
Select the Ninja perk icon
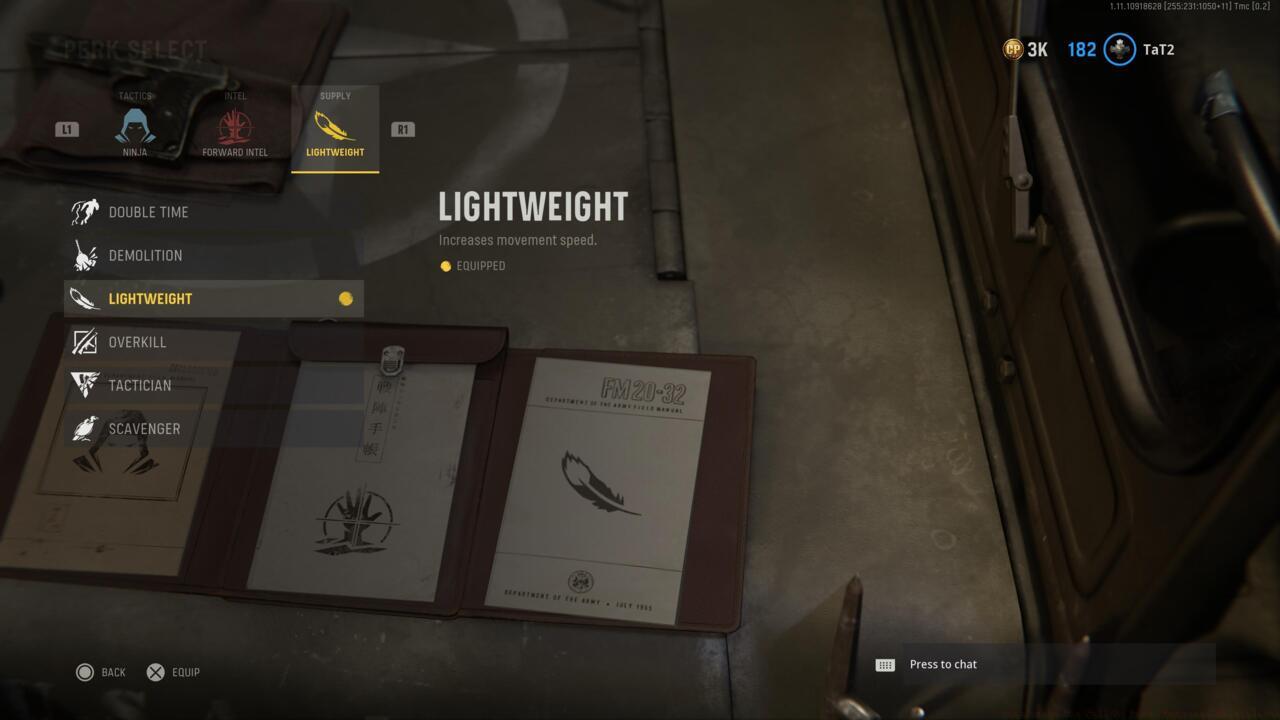point(136,128)
